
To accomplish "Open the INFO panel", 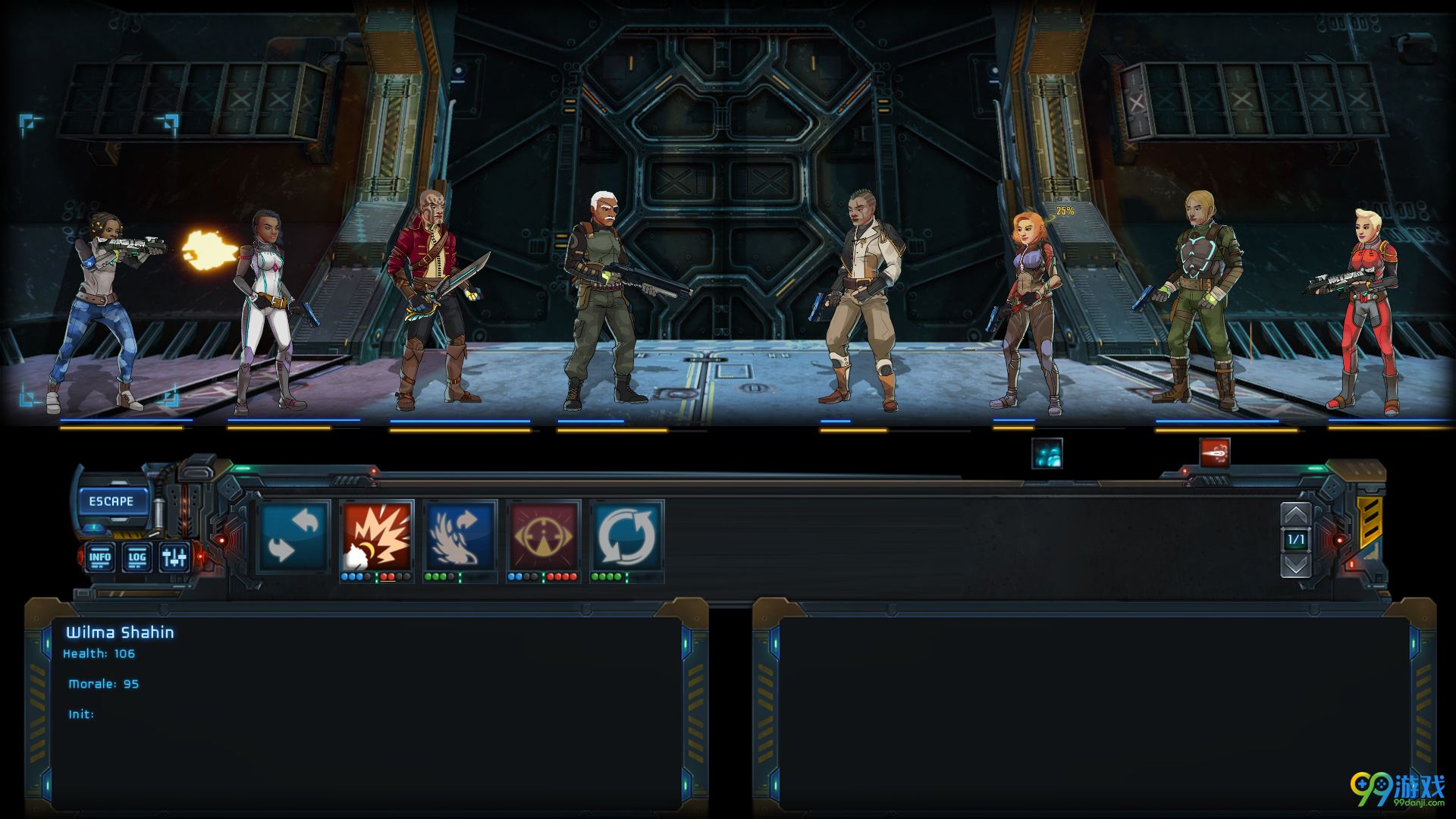I will point(99,557).
